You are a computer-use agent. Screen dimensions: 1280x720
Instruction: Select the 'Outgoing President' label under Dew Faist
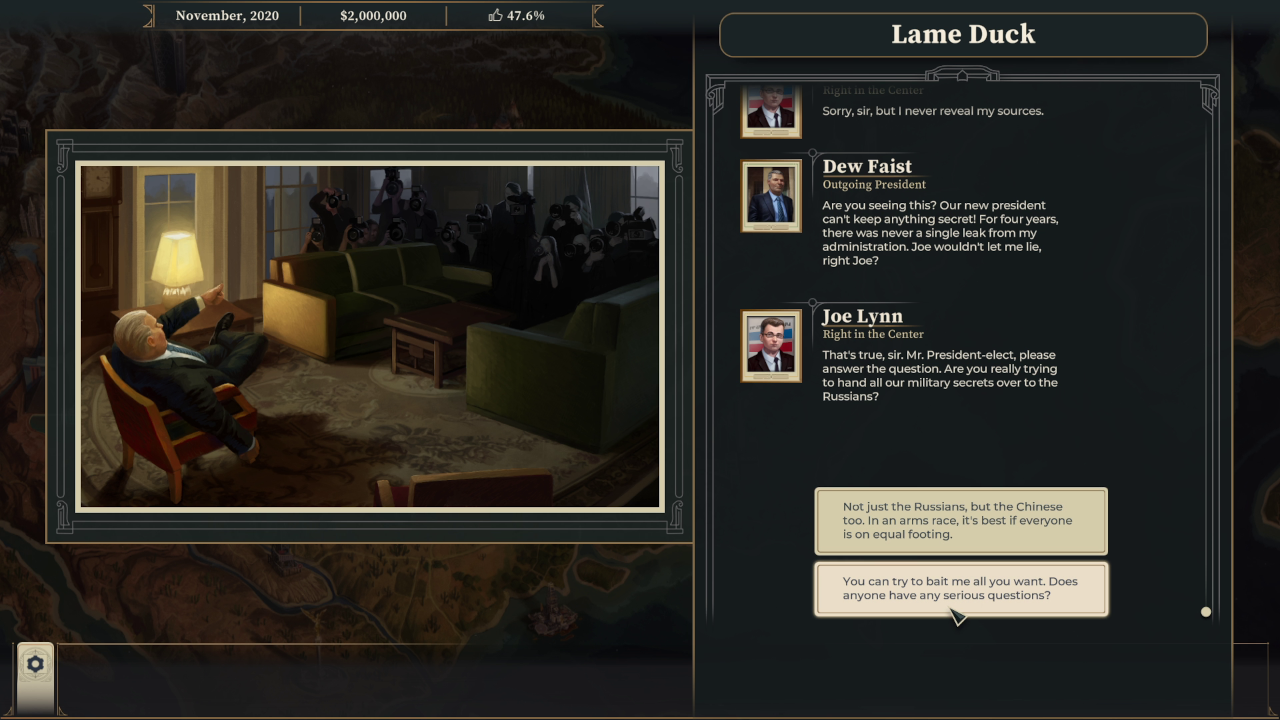pyautogui.click(x=874, y=185)
